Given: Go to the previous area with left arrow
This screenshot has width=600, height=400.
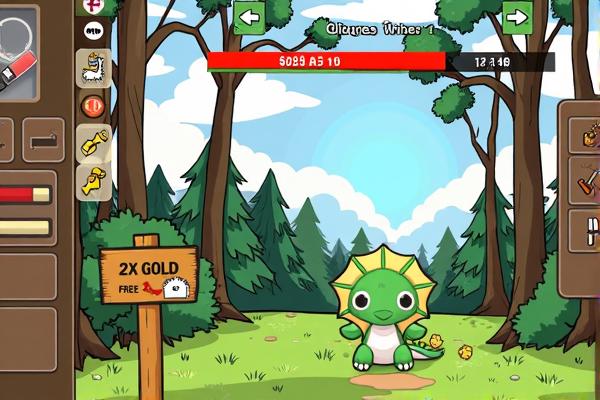Looking at the screenshot, I should 249,17.
